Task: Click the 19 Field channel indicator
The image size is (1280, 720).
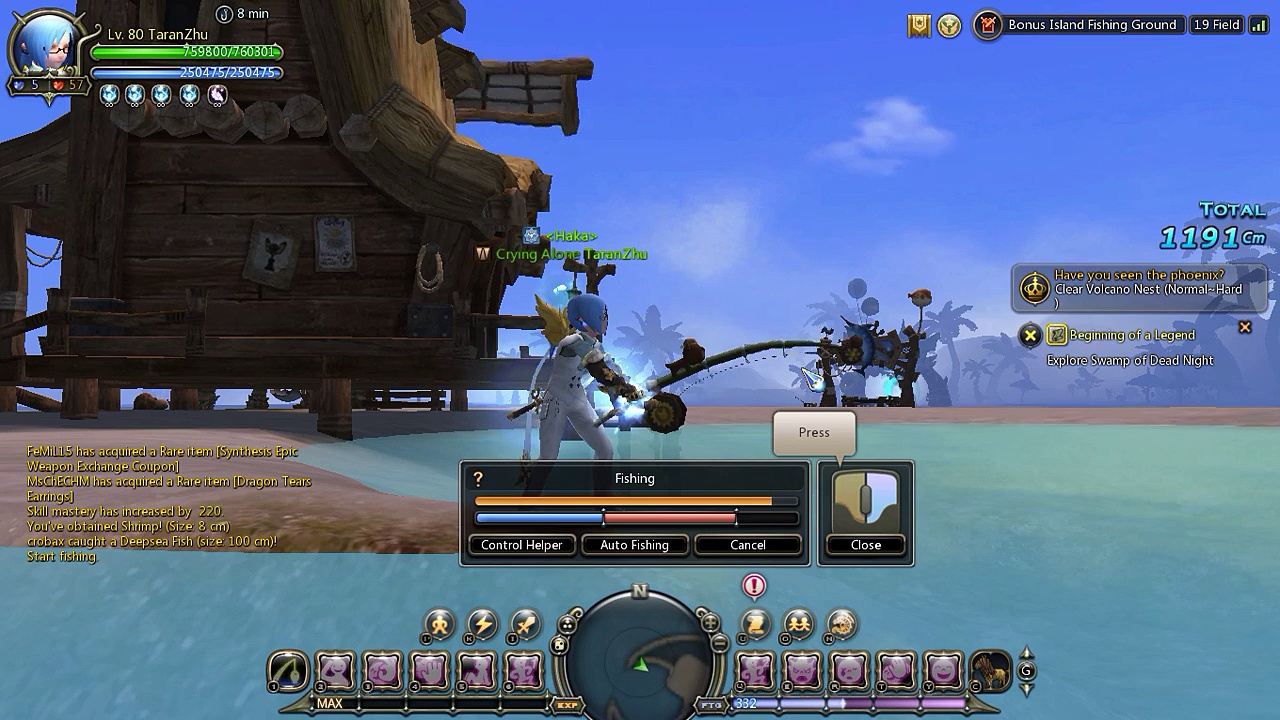Action: tap(1216, 25)
